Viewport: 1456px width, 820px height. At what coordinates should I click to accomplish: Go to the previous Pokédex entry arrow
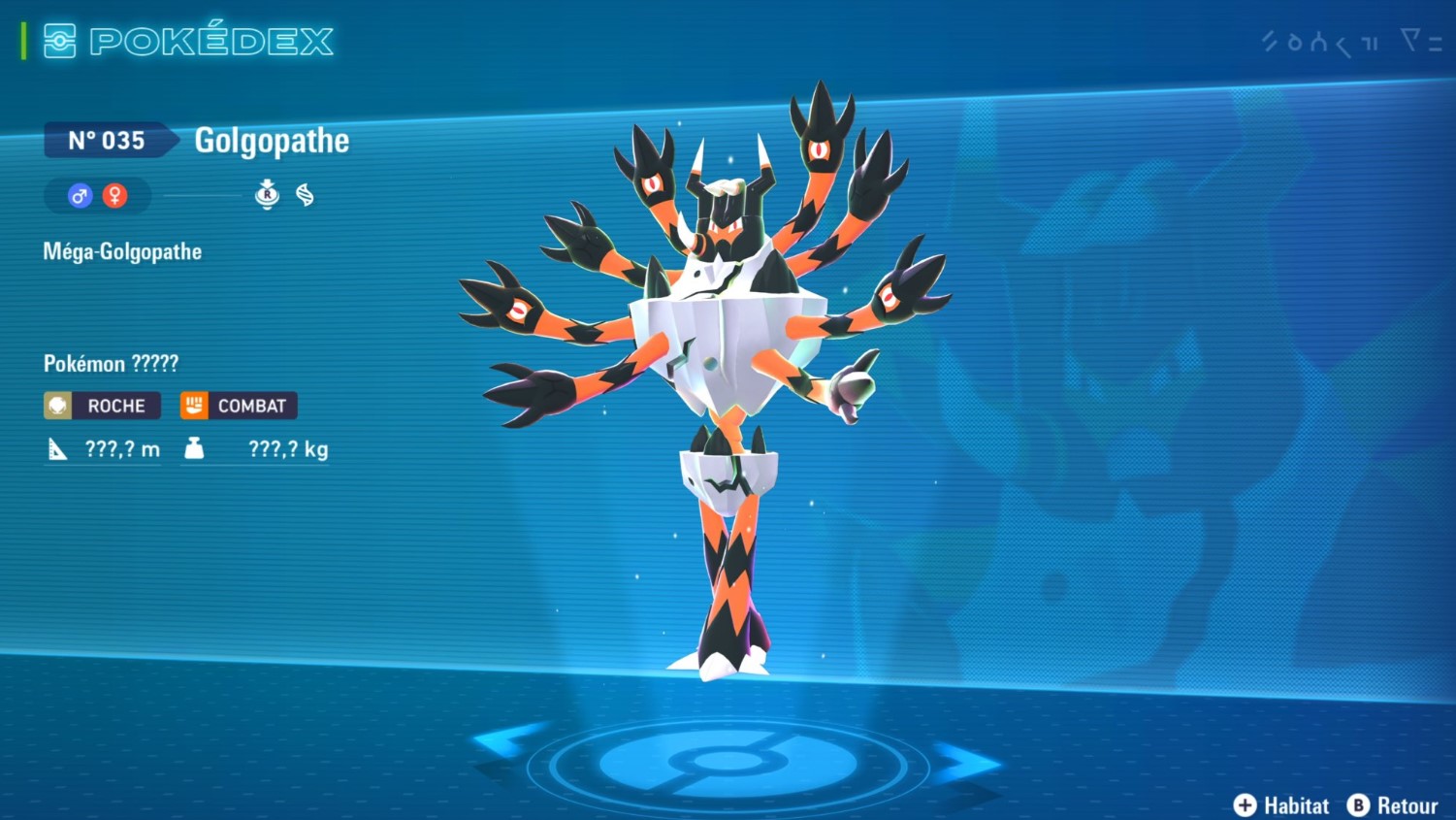[507, 743]
